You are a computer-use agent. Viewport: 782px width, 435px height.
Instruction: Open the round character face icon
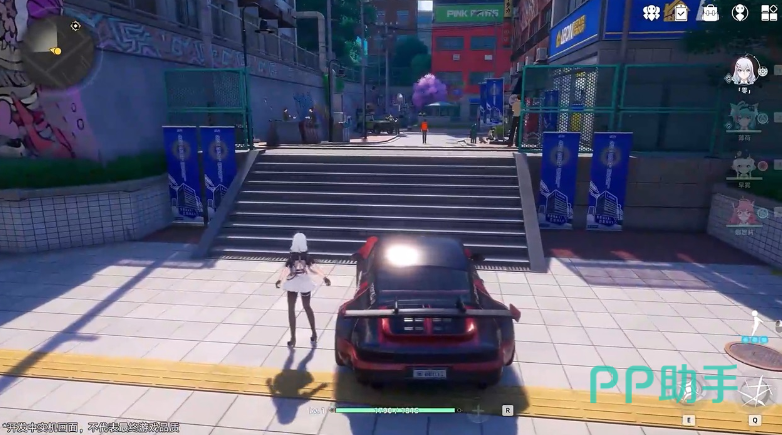740,13
